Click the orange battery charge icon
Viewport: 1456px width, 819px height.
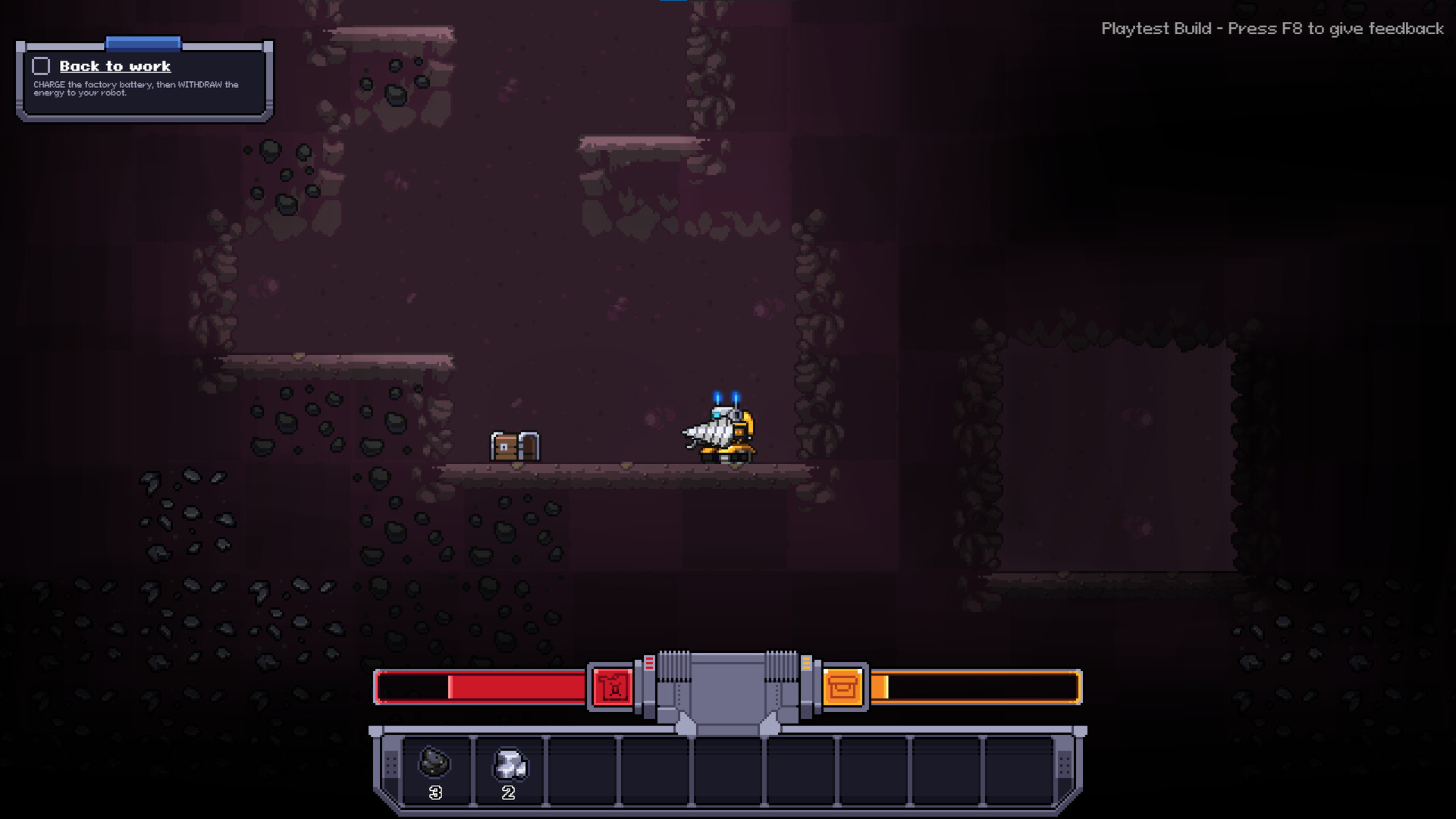844,686
